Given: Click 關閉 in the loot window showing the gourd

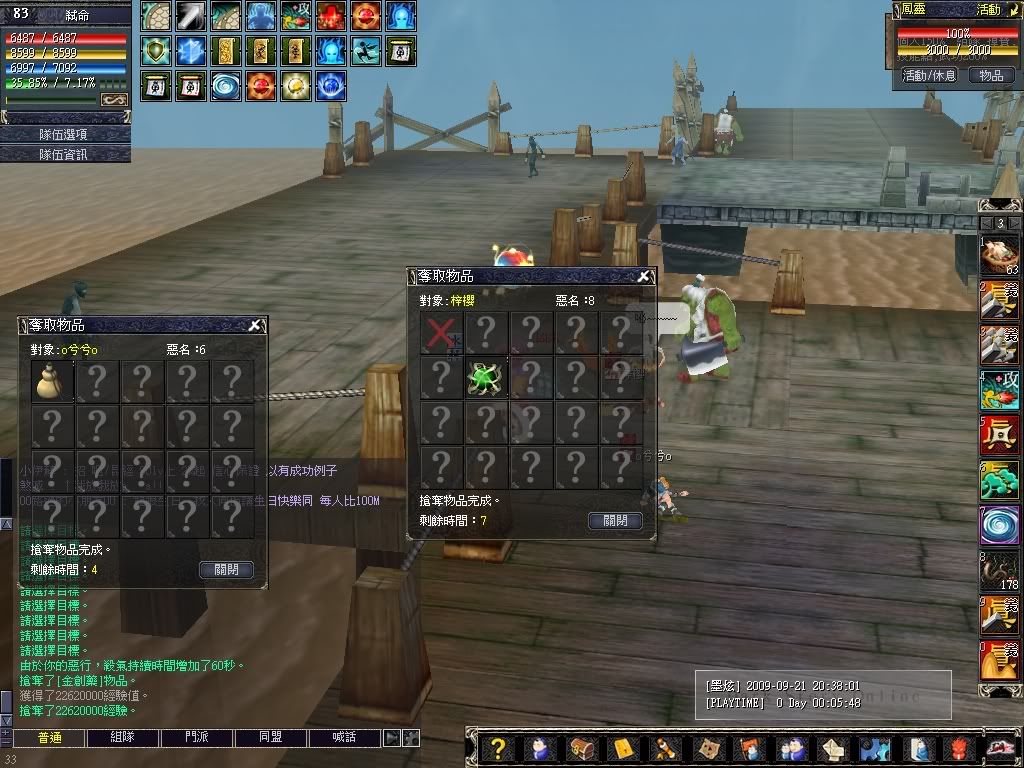Looking at the screenshot, I should pos(226,569).
